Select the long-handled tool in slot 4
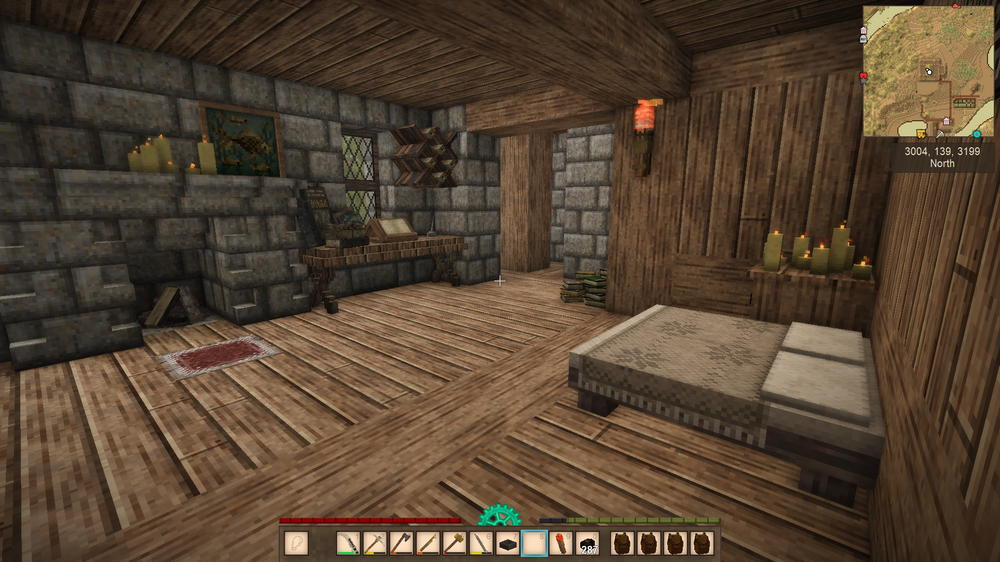Screen dimensions: 1000x562 point(429,544)
